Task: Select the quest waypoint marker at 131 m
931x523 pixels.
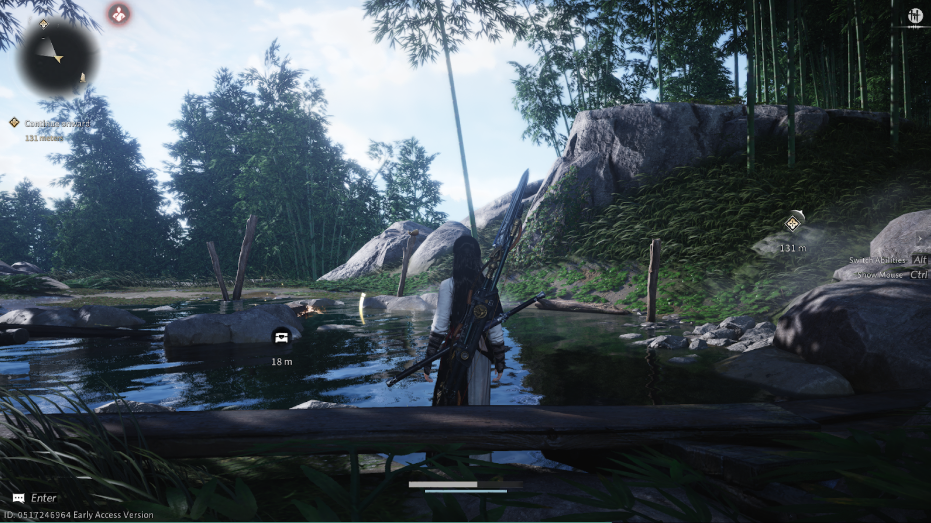Action: click(793, 223)
